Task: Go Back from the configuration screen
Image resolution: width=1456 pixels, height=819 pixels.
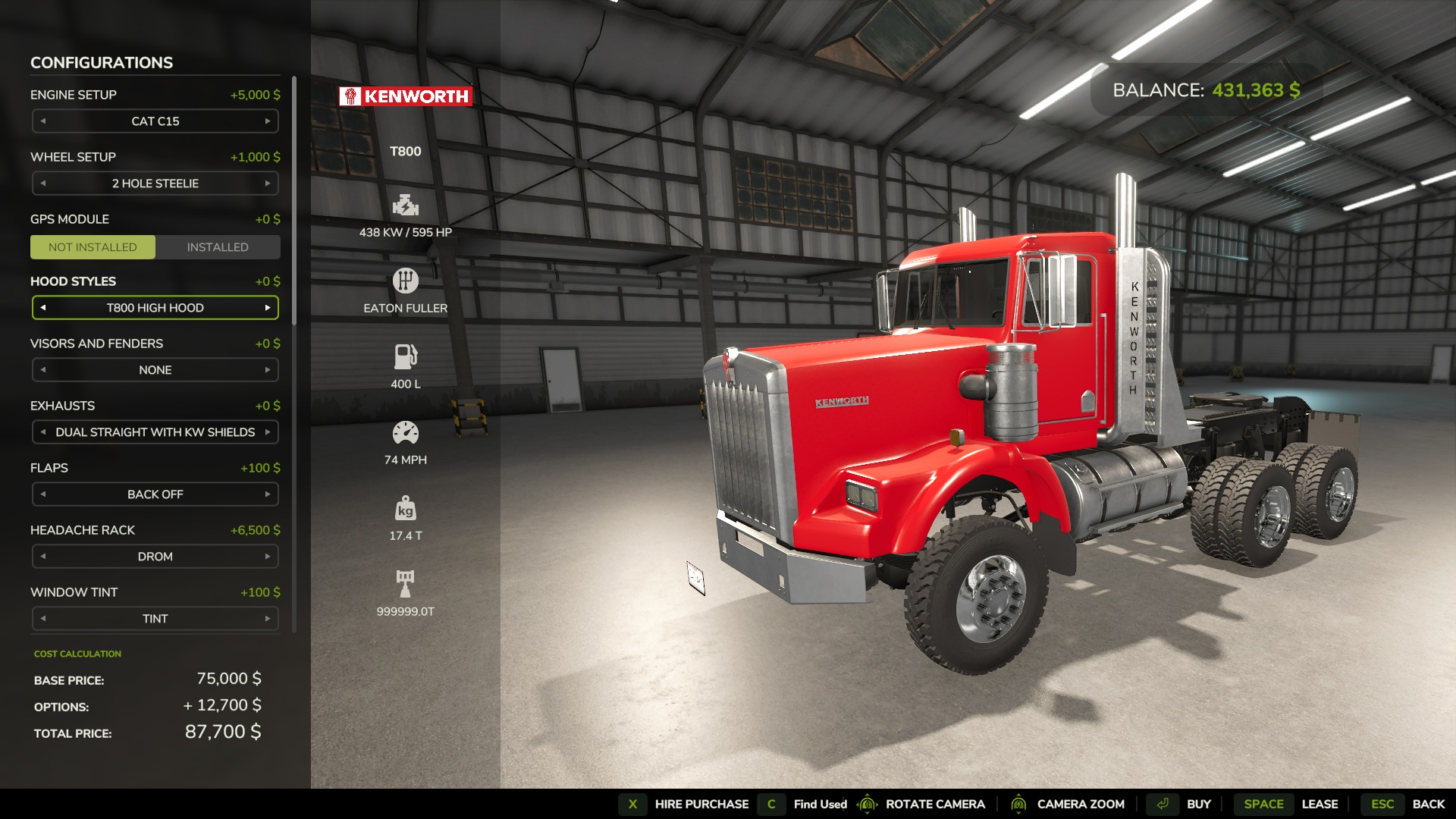Action: click(1428, 804)
